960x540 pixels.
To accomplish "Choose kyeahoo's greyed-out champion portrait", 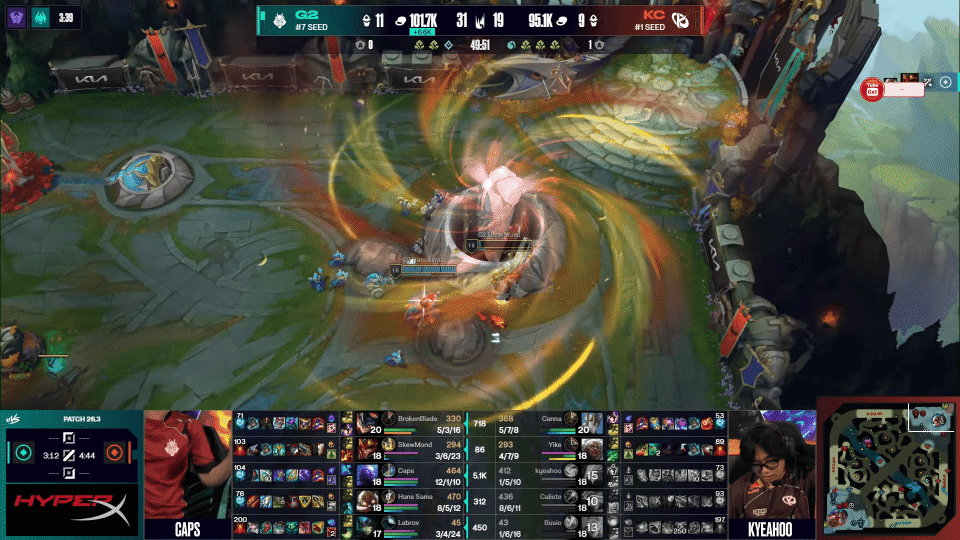I will [592, 473].
